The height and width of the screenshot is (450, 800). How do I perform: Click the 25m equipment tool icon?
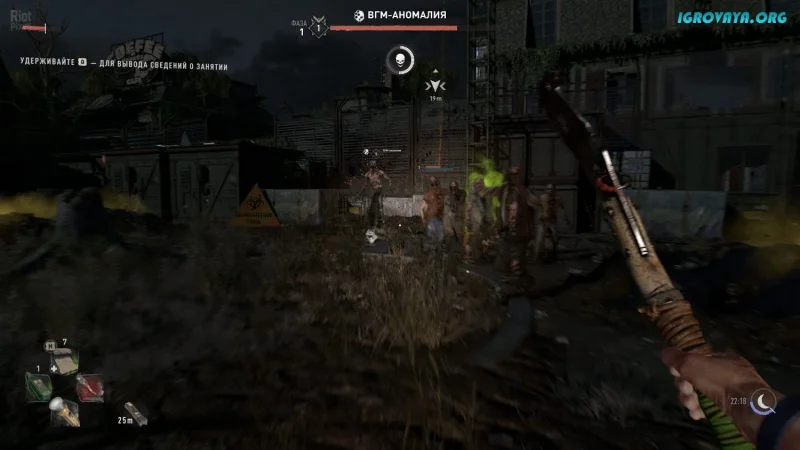coord(136,410)
